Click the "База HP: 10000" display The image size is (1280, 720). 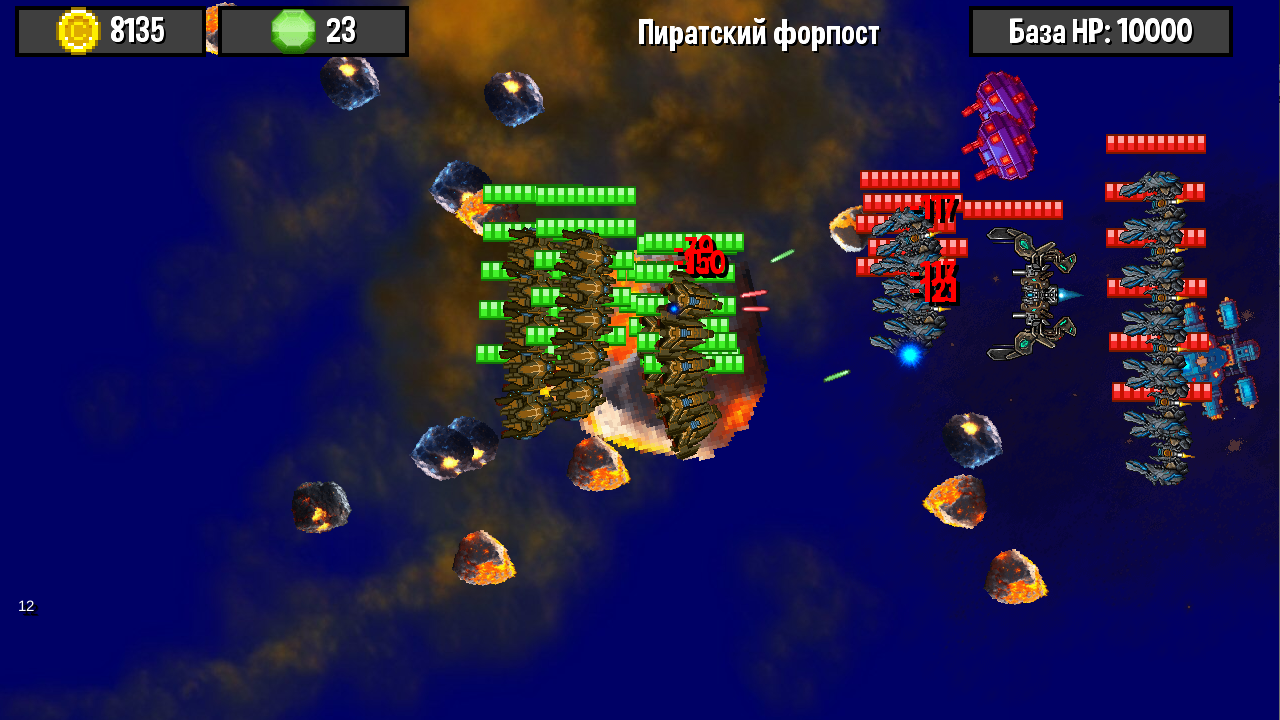pos(1100,30)
